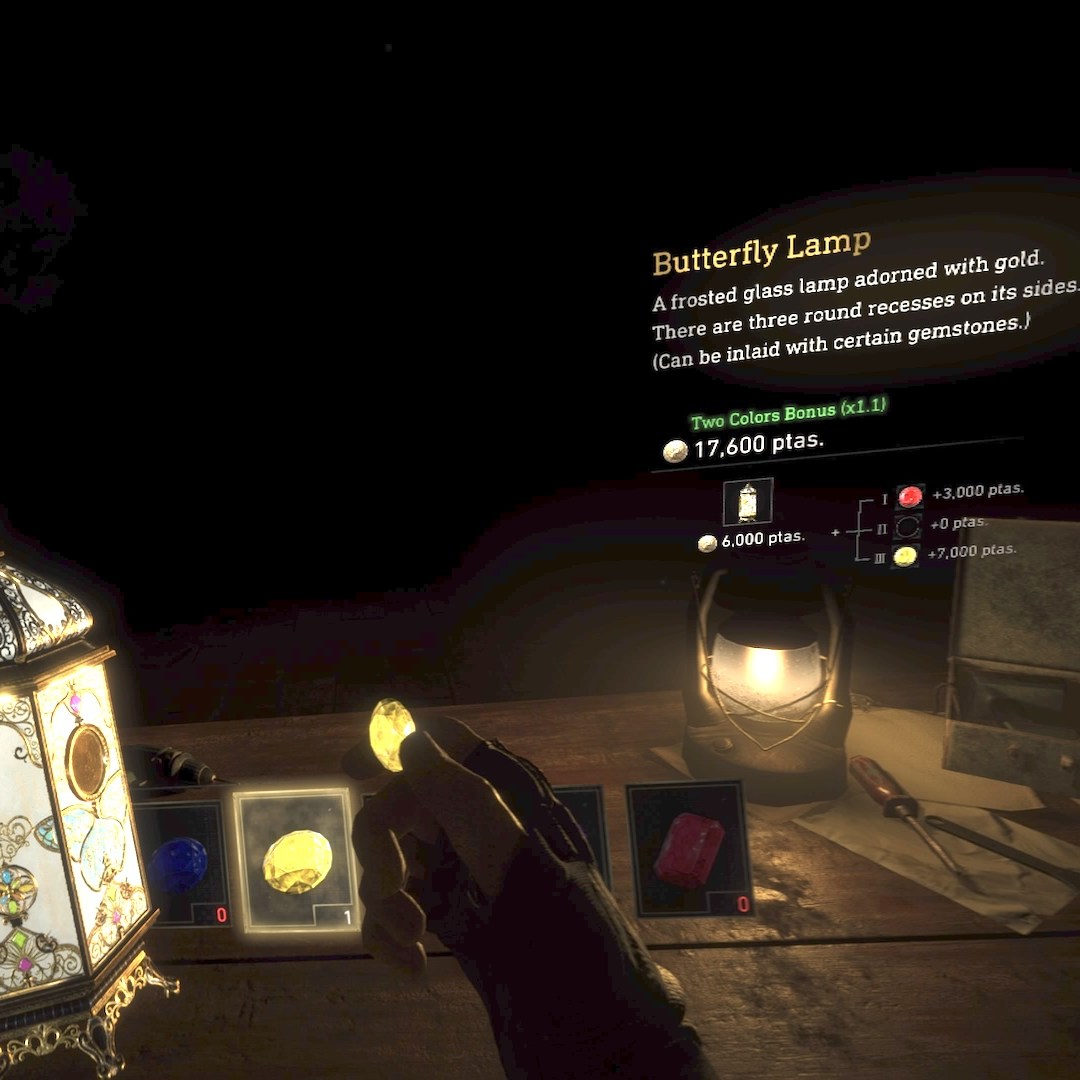The height and width of the screenshot is (1080, 1080).
Task: Select the yellow gem in recess III
Action: tap(905, 556)
